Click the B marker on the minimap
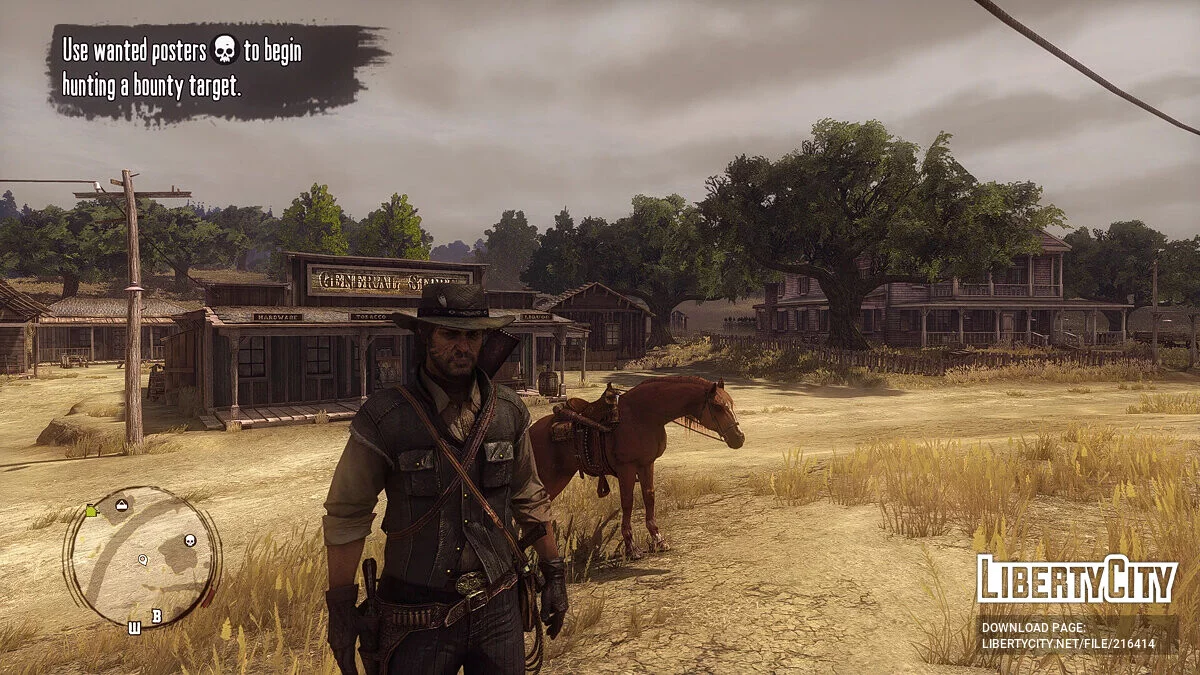The image size is (1200, 675). pos(156,616)
